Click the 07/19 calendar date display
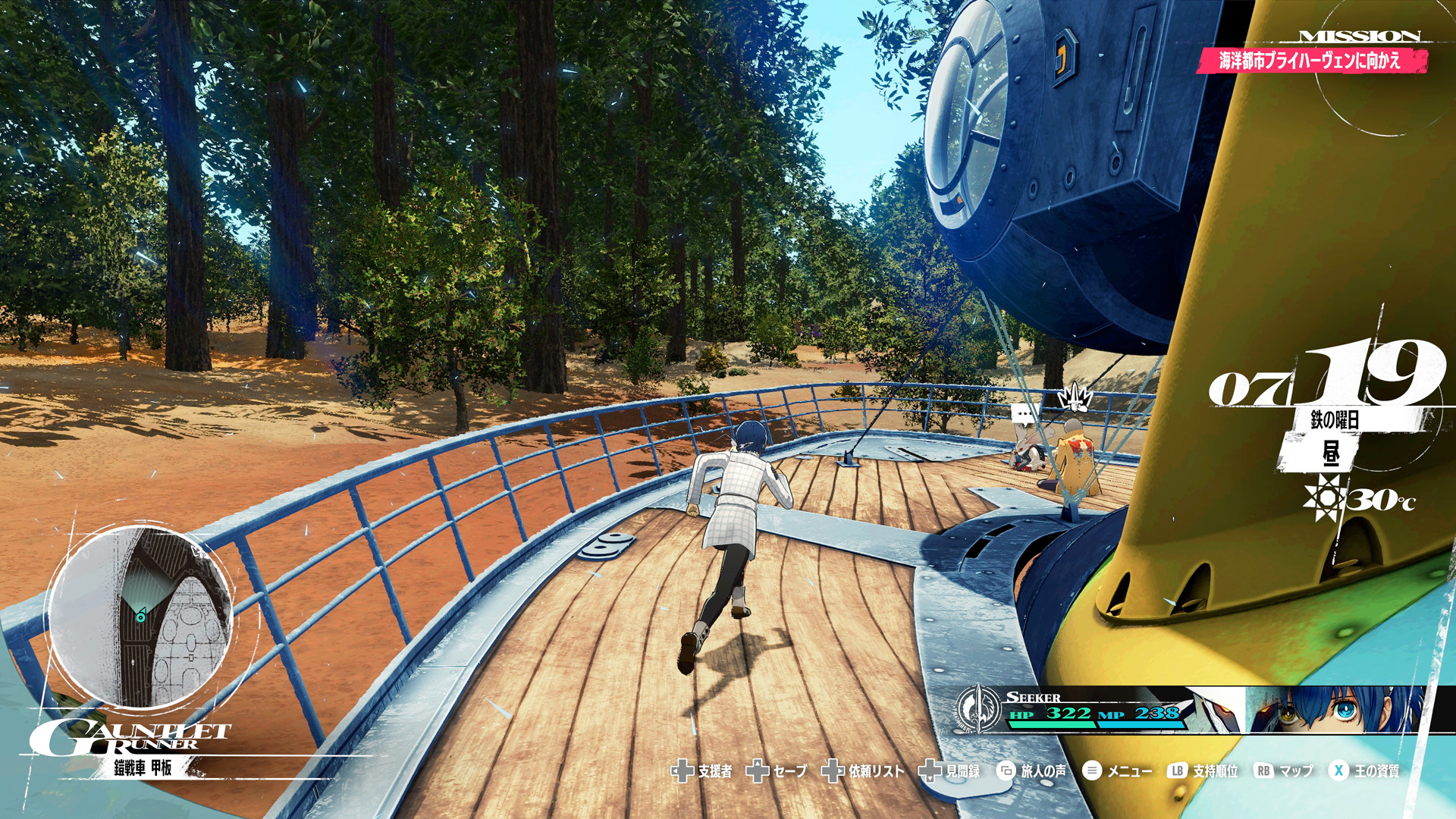The width and height of the screenshot is (1456, 819). [x=1329, y=376]
